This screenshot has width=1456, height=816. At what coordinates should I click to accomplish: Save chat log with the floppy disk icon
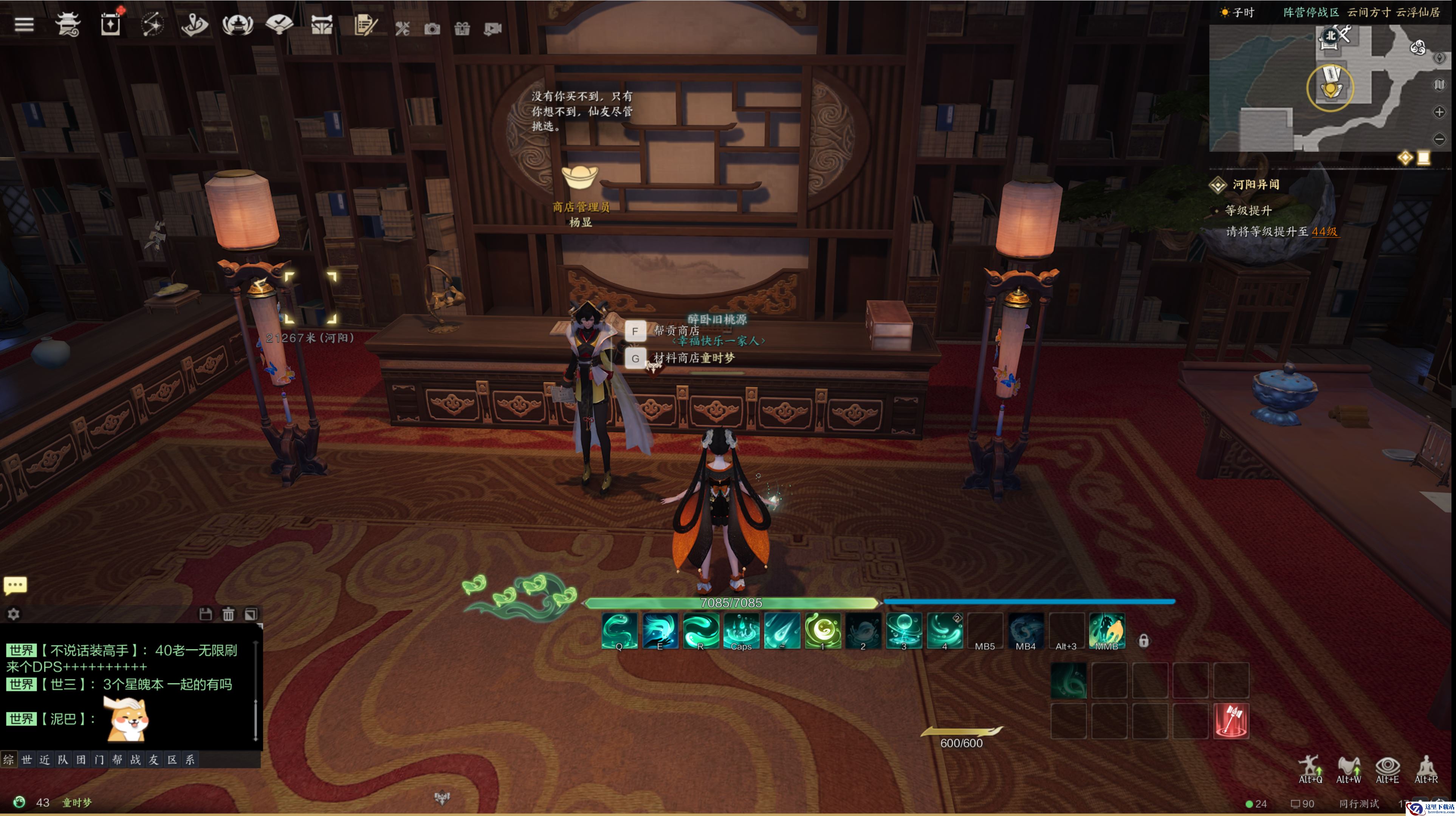(205, 614)
